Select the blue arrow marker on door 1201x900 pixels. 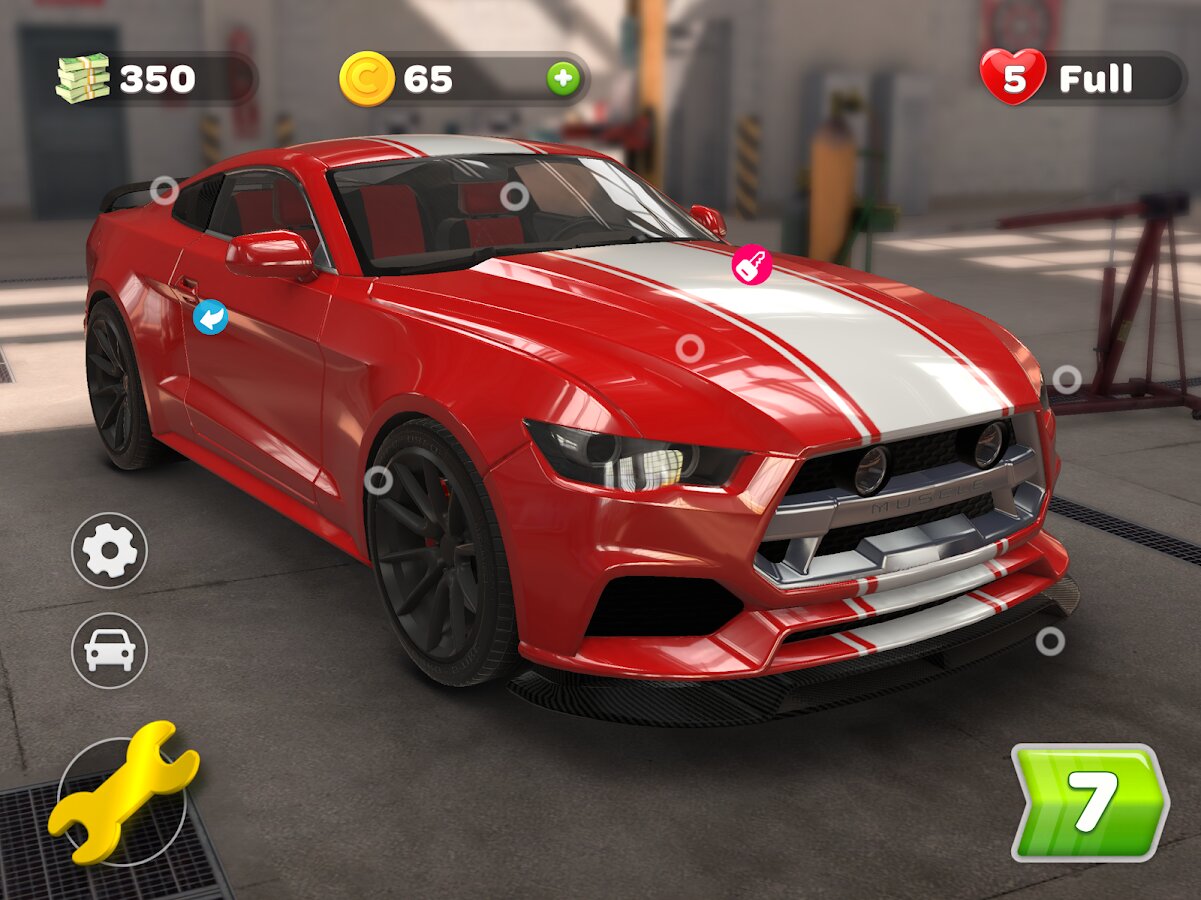coord(210,317)
